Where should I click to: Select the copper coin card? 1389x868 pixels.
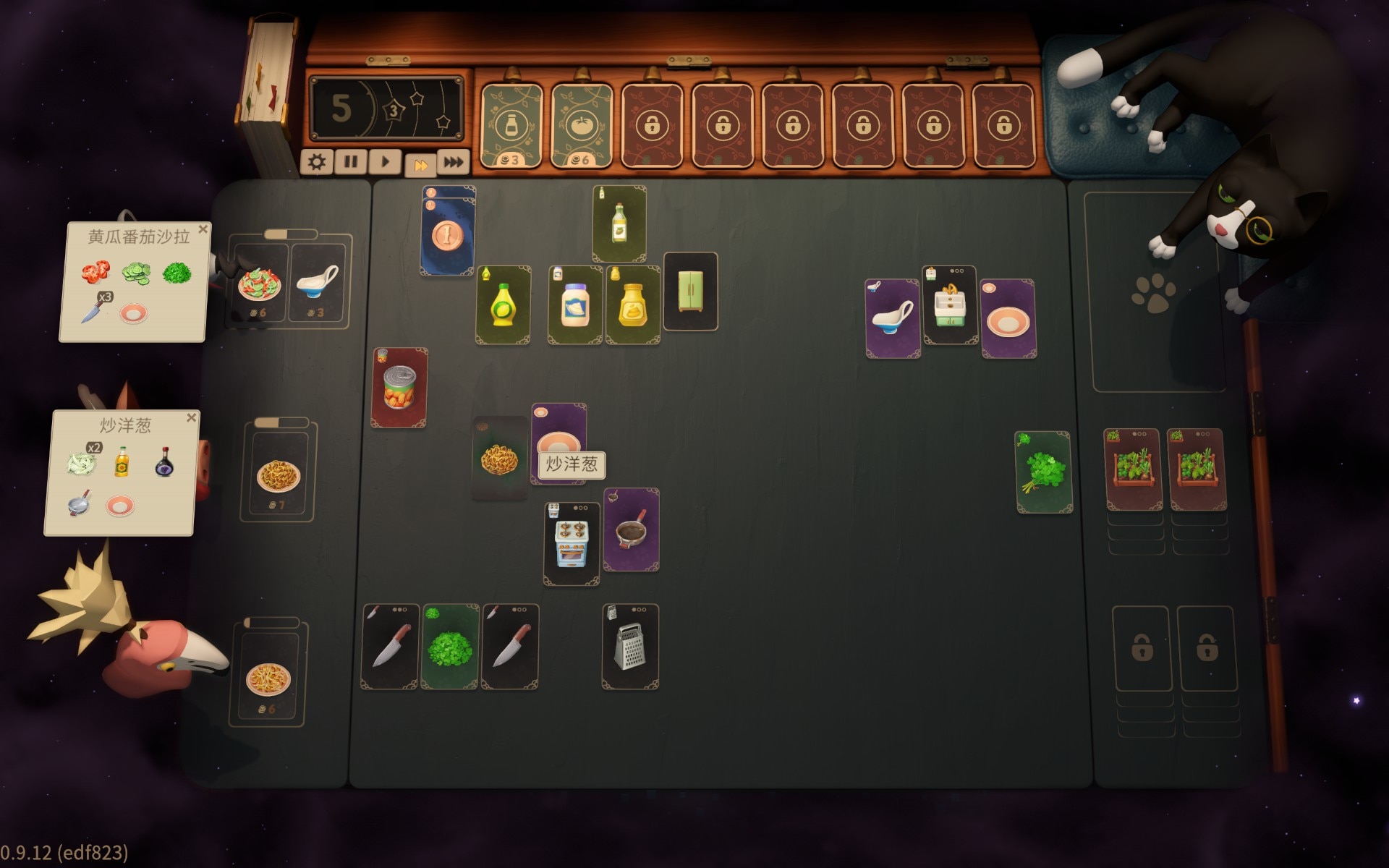[x=448, y=236]
